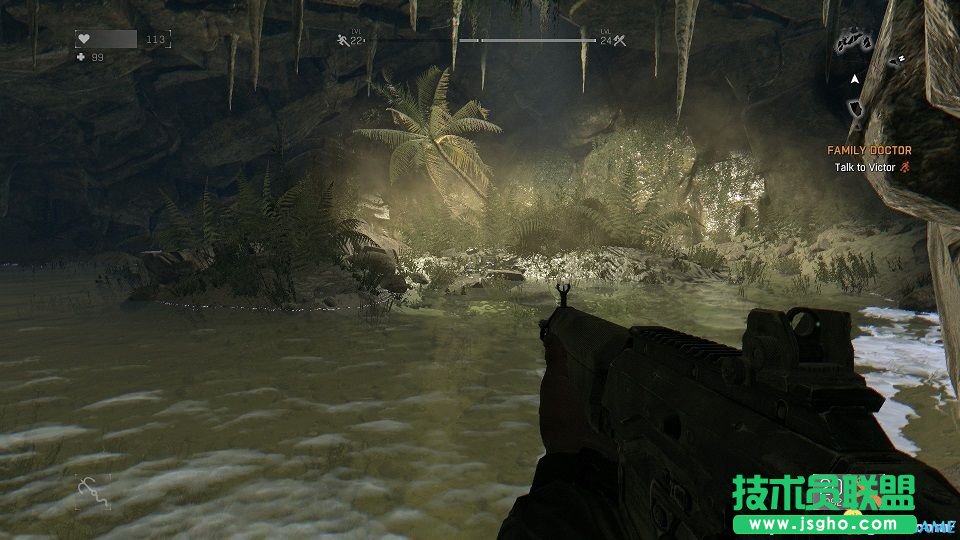This screenshot has height=540, width=960.
Task: Select the power level crossed tools icon
Action: click(619, 41)
